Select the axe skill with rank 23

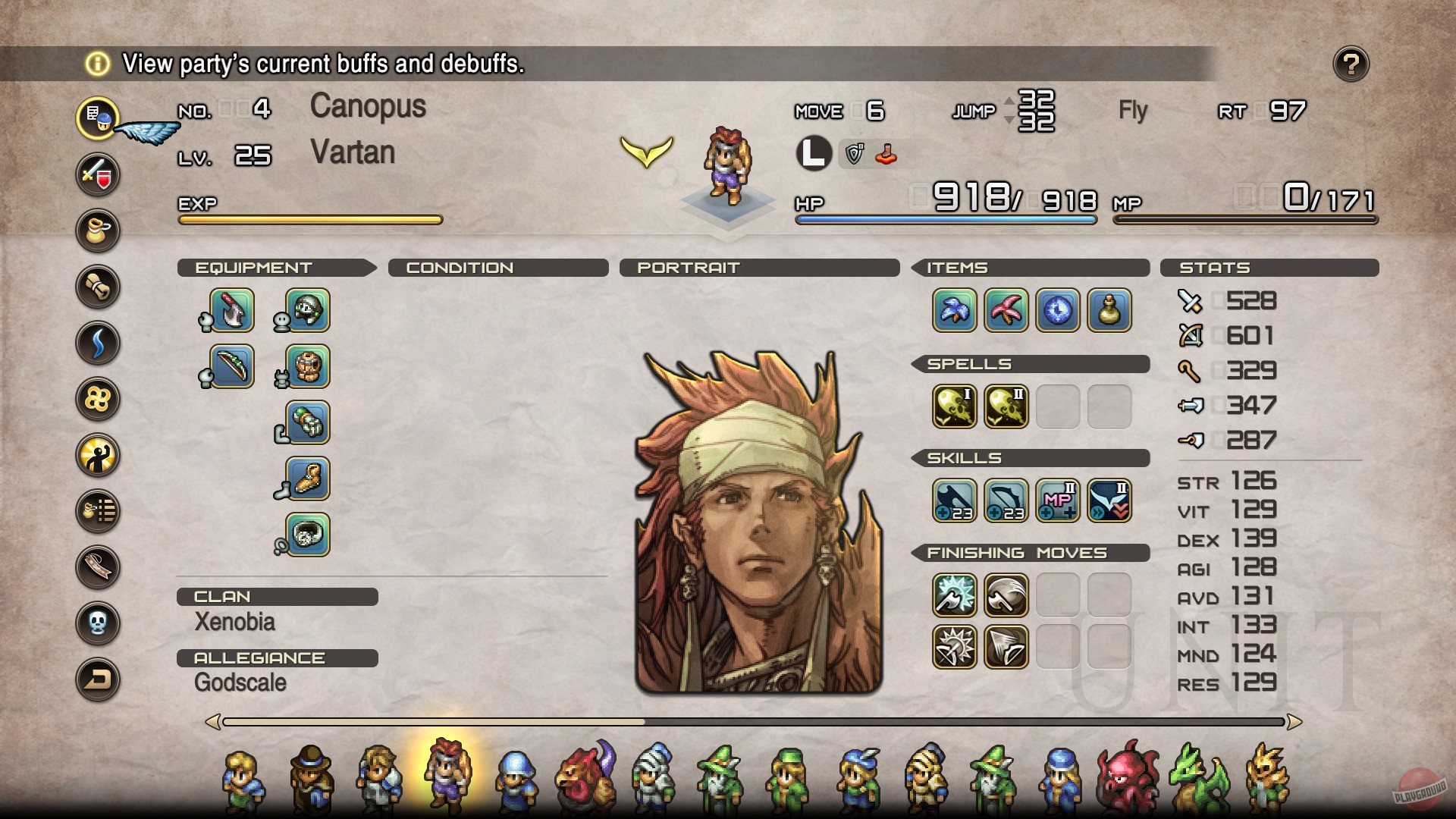point(955,500)
